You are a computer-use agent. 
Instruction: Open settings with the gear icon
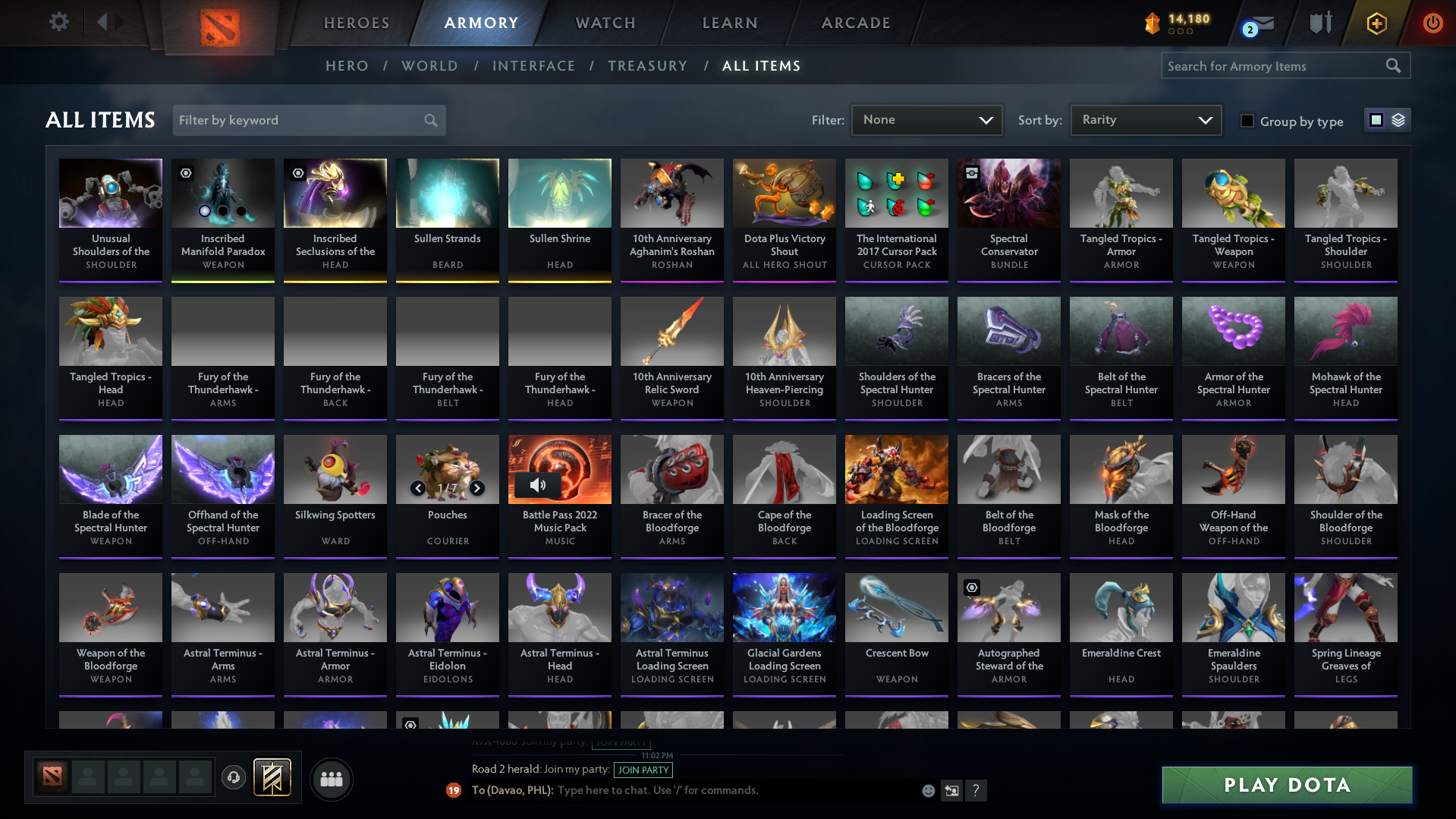coord(58,22)
